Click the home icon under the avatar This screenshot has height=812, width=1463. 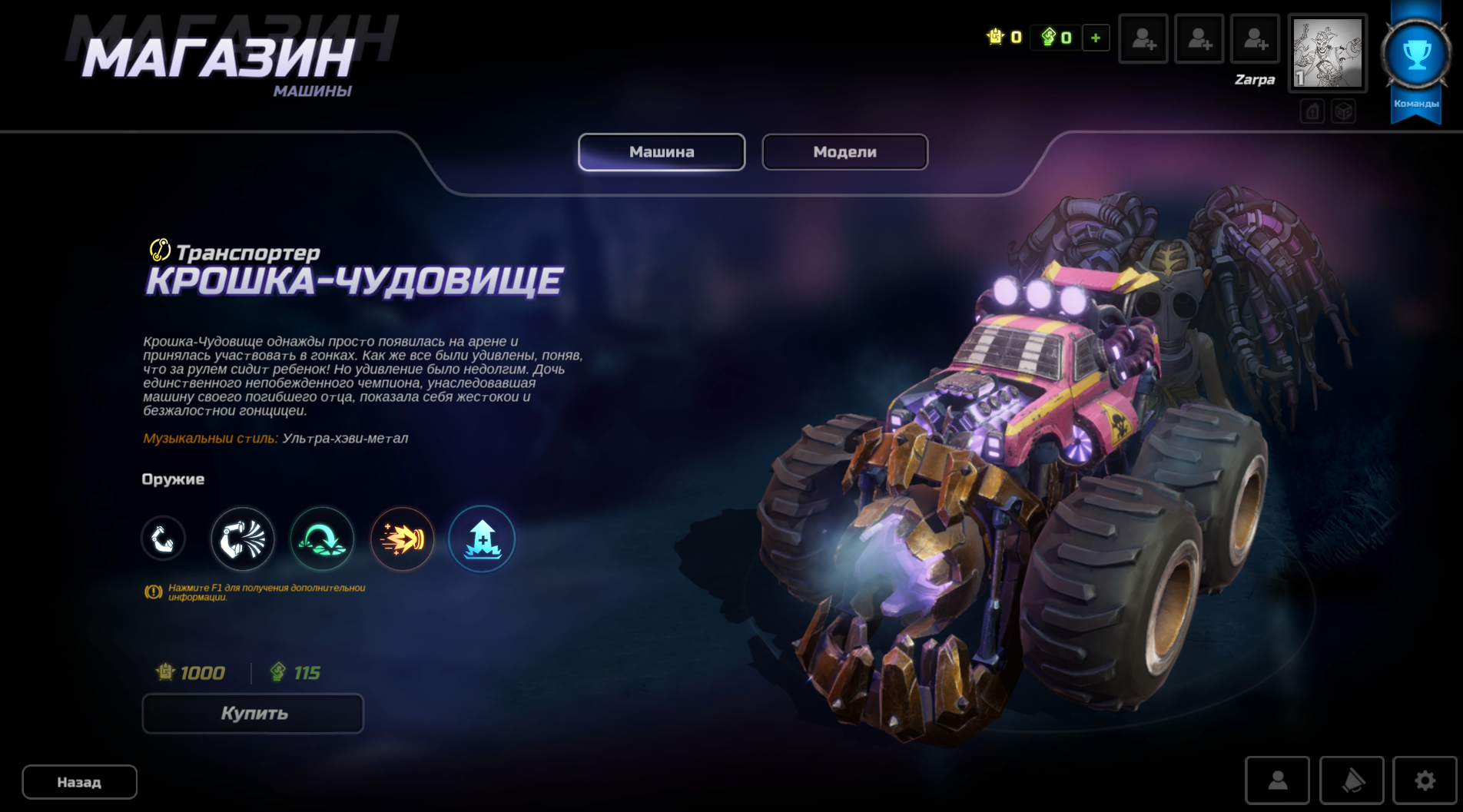pyautogui.click(x=1312, y=112)
